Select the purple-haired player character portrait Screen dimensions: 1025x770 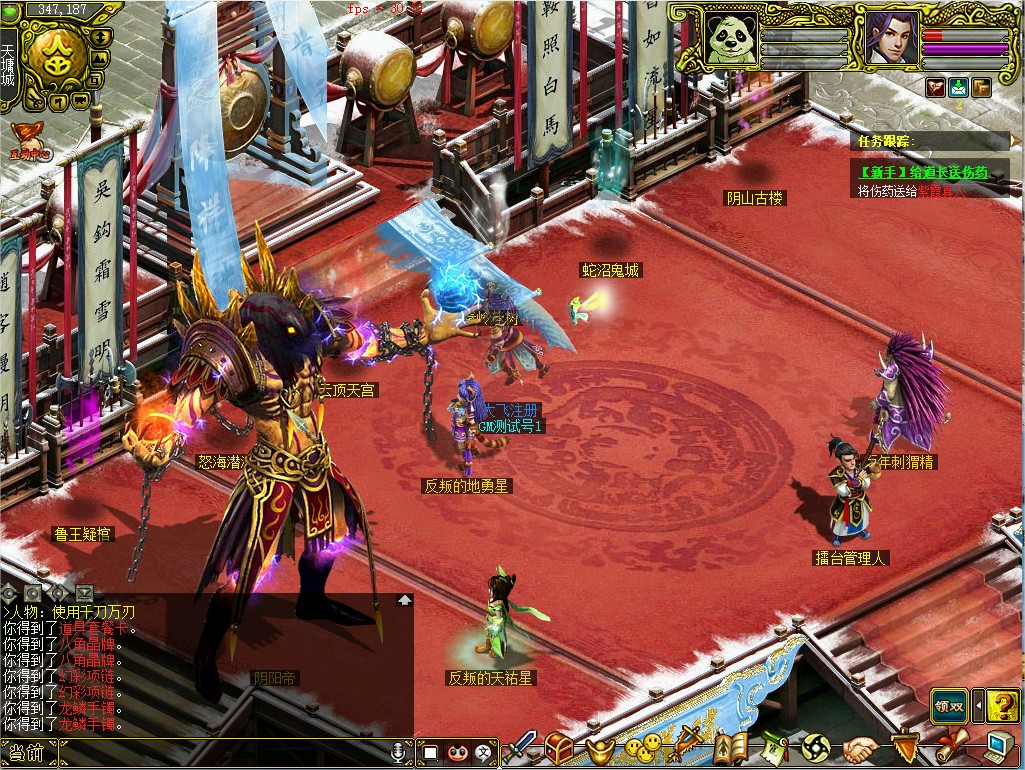(888, 40)
